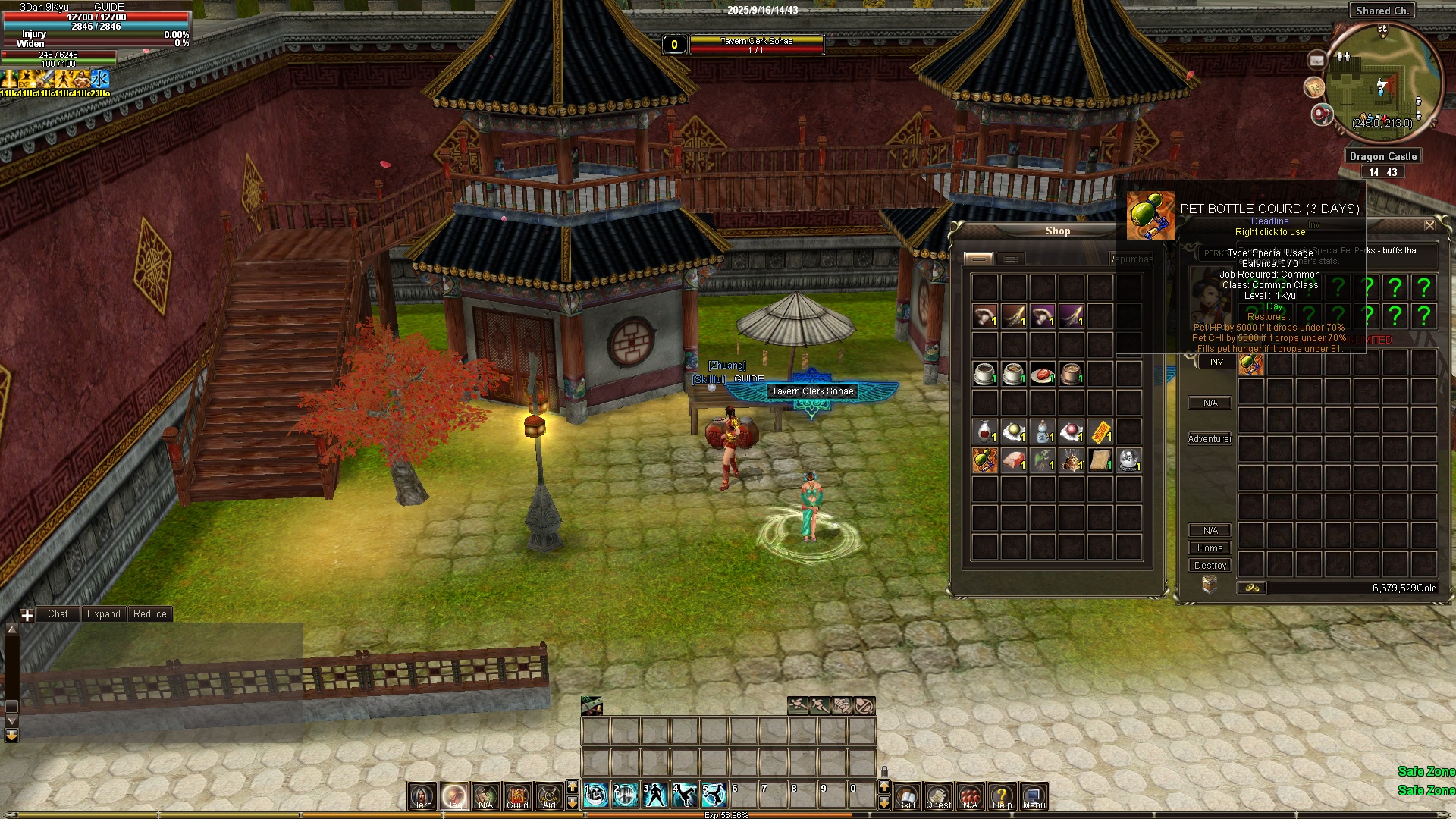Open the Quest log
This screenshot has height=819, width=1456.
938,795
